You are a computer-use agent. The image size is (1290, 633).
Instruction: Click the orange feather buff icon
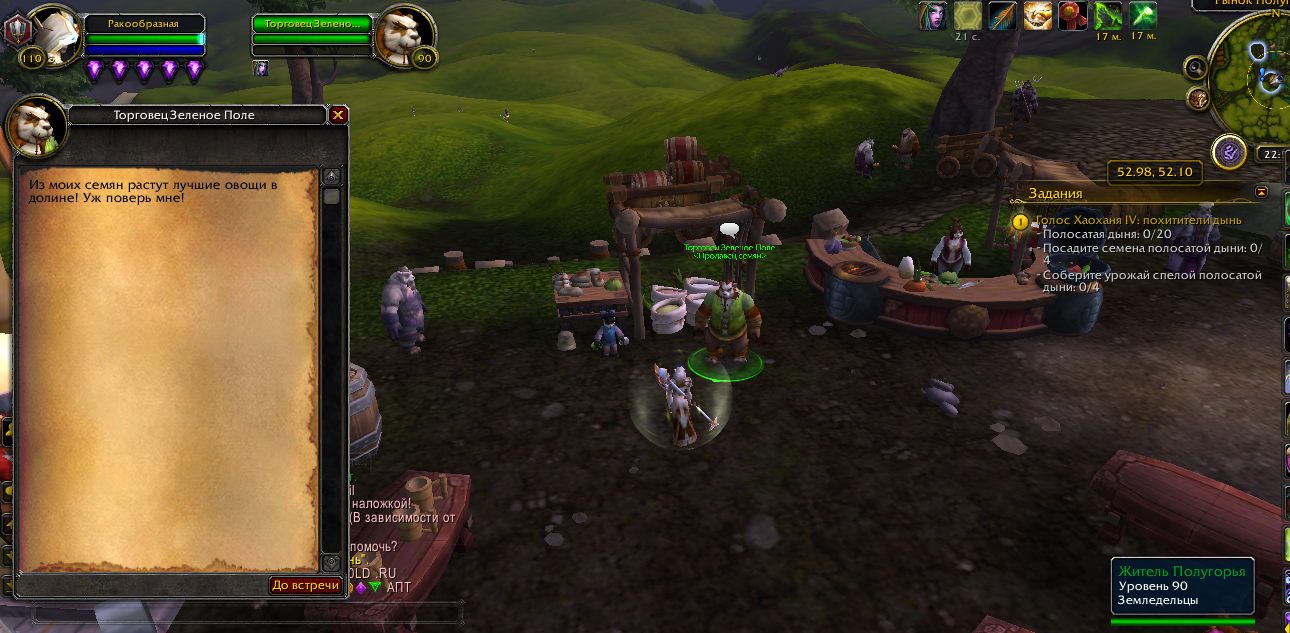pos(1002,16)
